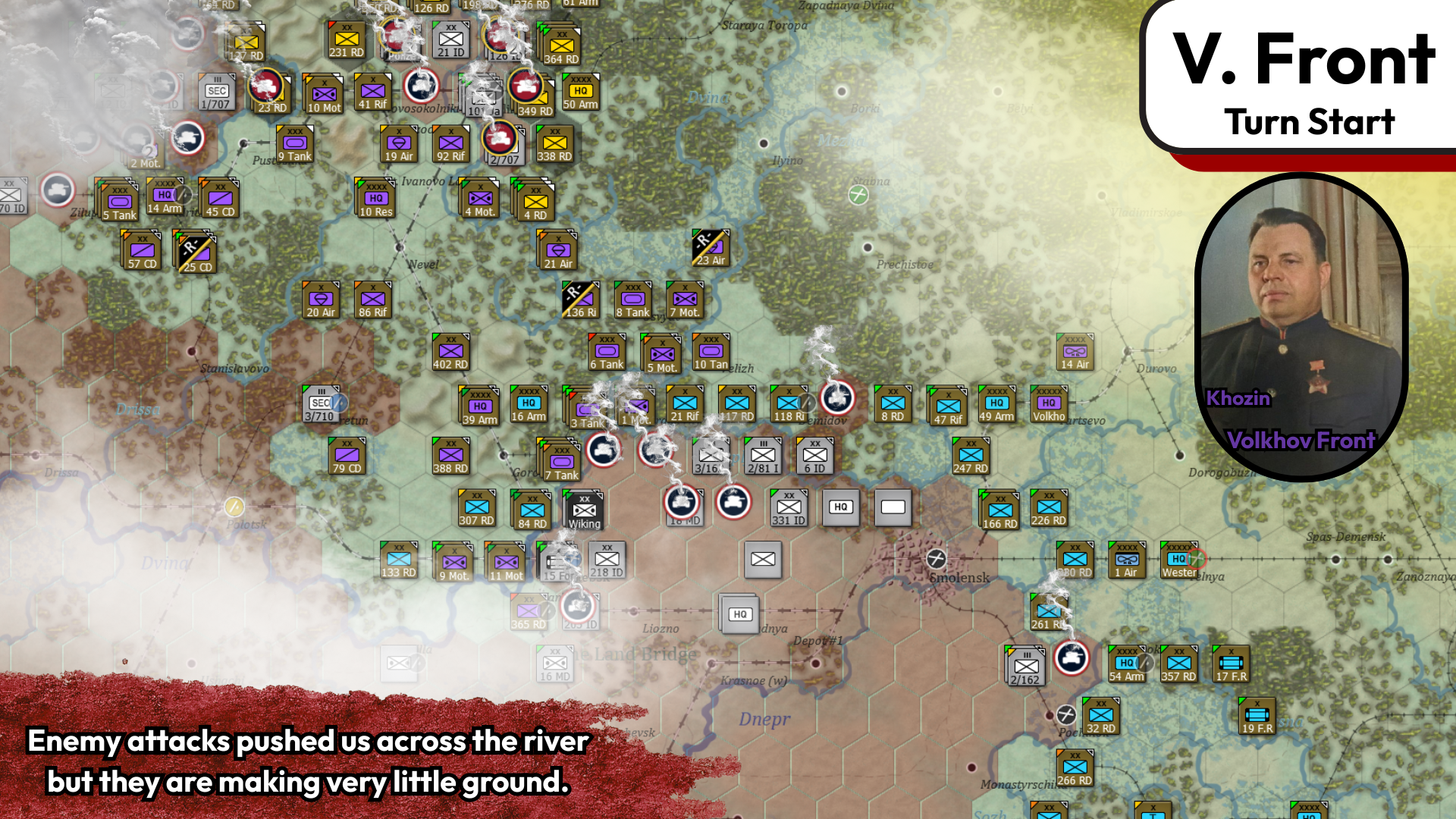Select the Volkhov Front HQ counter
The height and width of the screenshot is (819, 1456).
point(1051,404)
